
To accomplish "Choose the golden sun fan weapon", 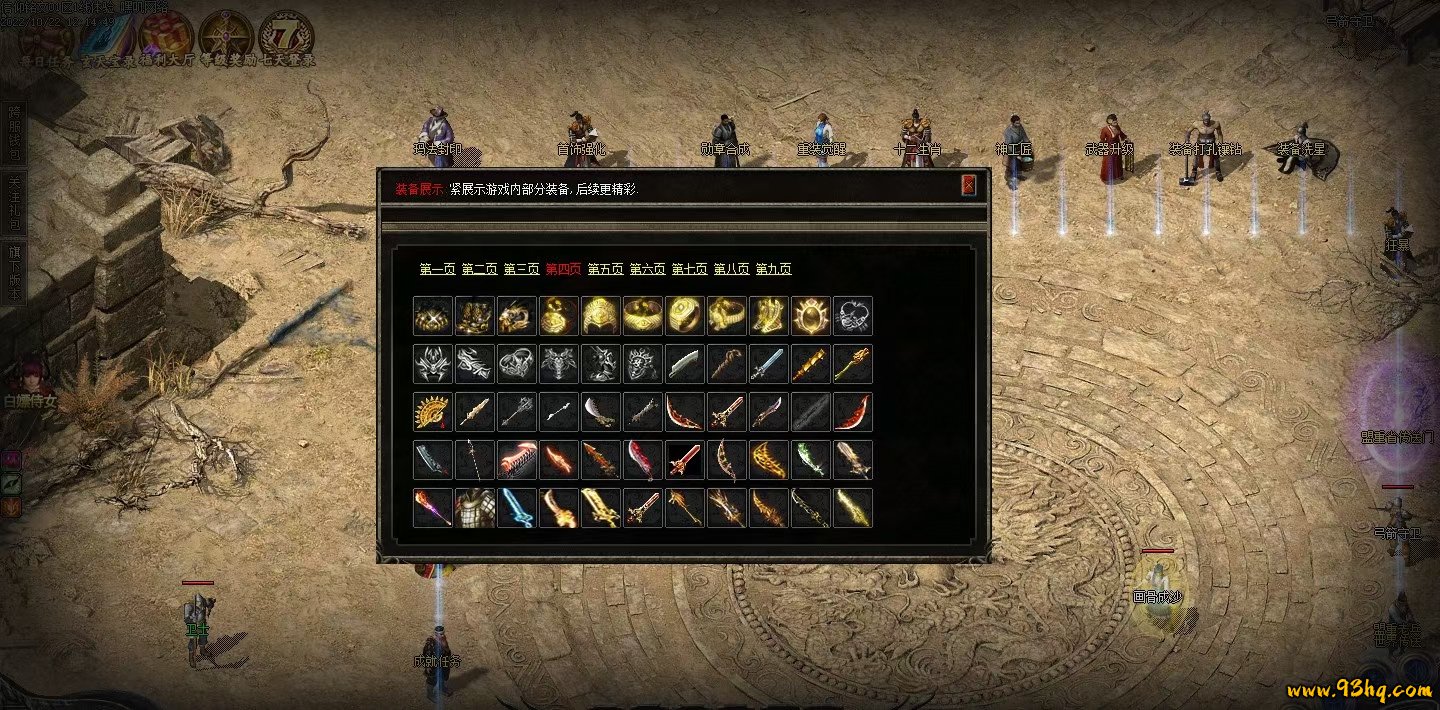I will pos(432,412).
